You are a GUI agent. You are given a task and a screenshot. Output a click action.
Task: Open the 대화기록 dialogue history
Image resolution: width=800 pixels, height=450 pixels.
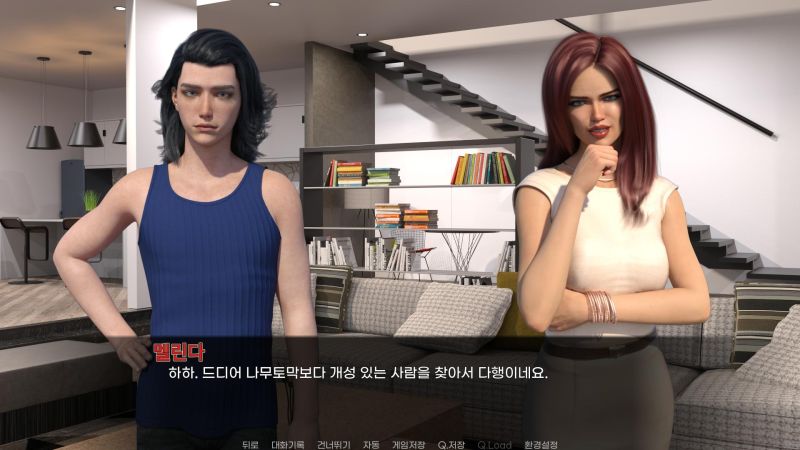pyautogui.click(x=288, y=444)
